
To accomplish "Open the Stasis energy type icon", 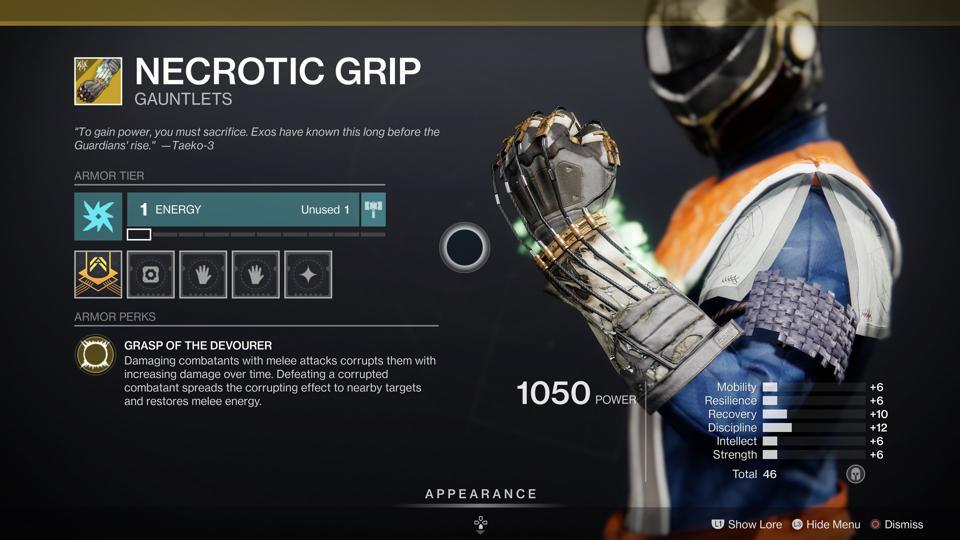I will pyautogui.click(x=98, y=216).
